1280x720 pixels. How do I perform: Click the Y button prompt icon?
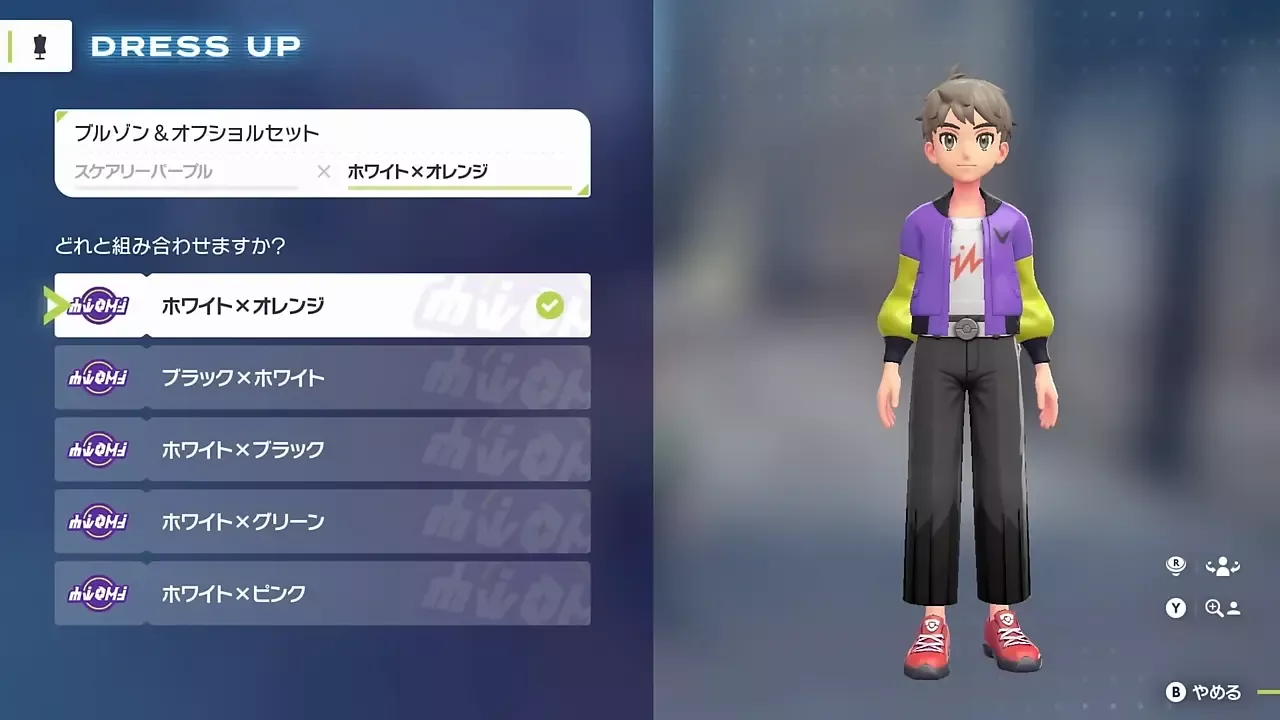(x=1176, y=608)
